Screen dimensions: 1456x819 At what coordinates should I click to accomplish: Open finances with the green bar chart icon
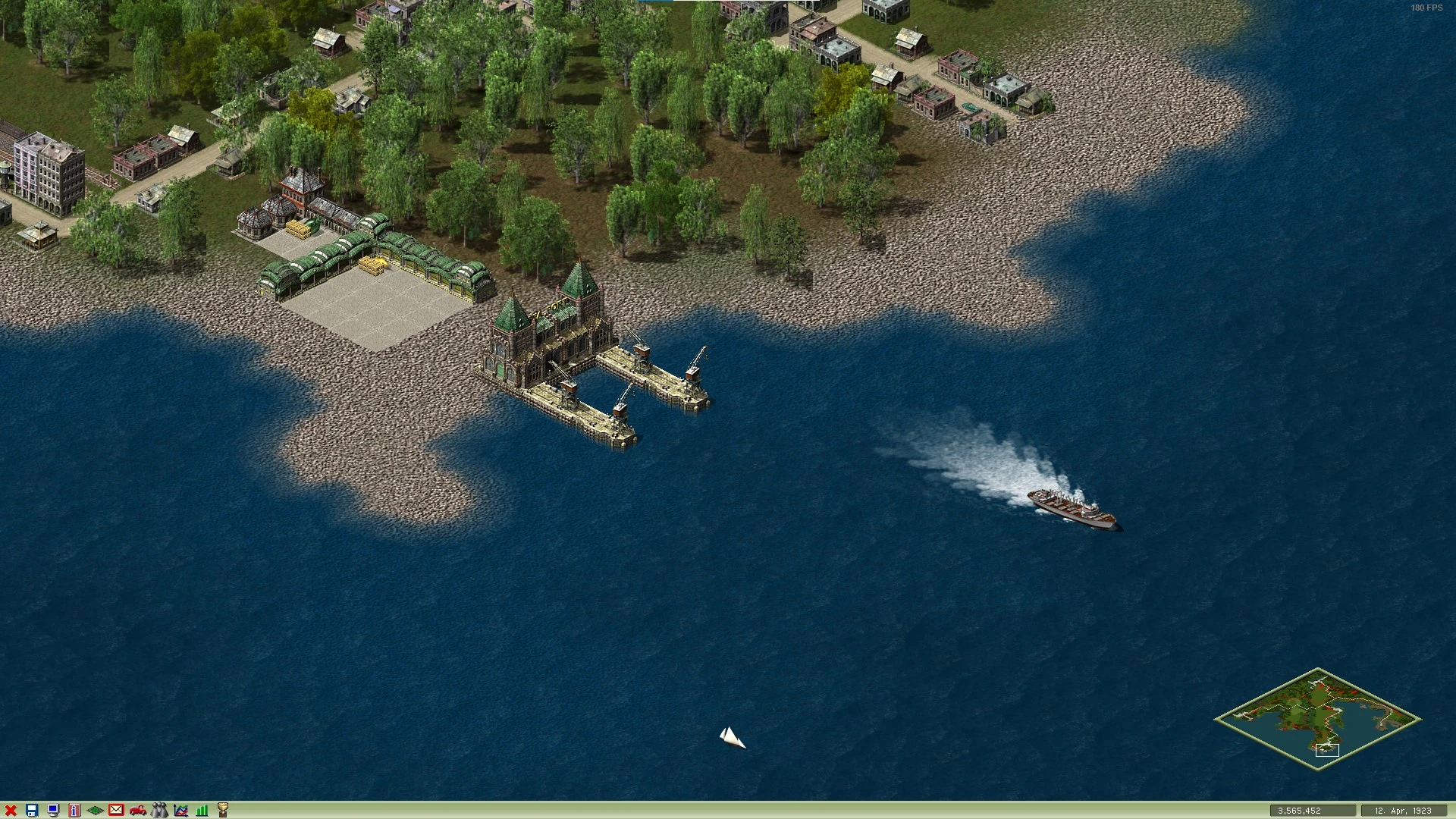coord(201,810)
